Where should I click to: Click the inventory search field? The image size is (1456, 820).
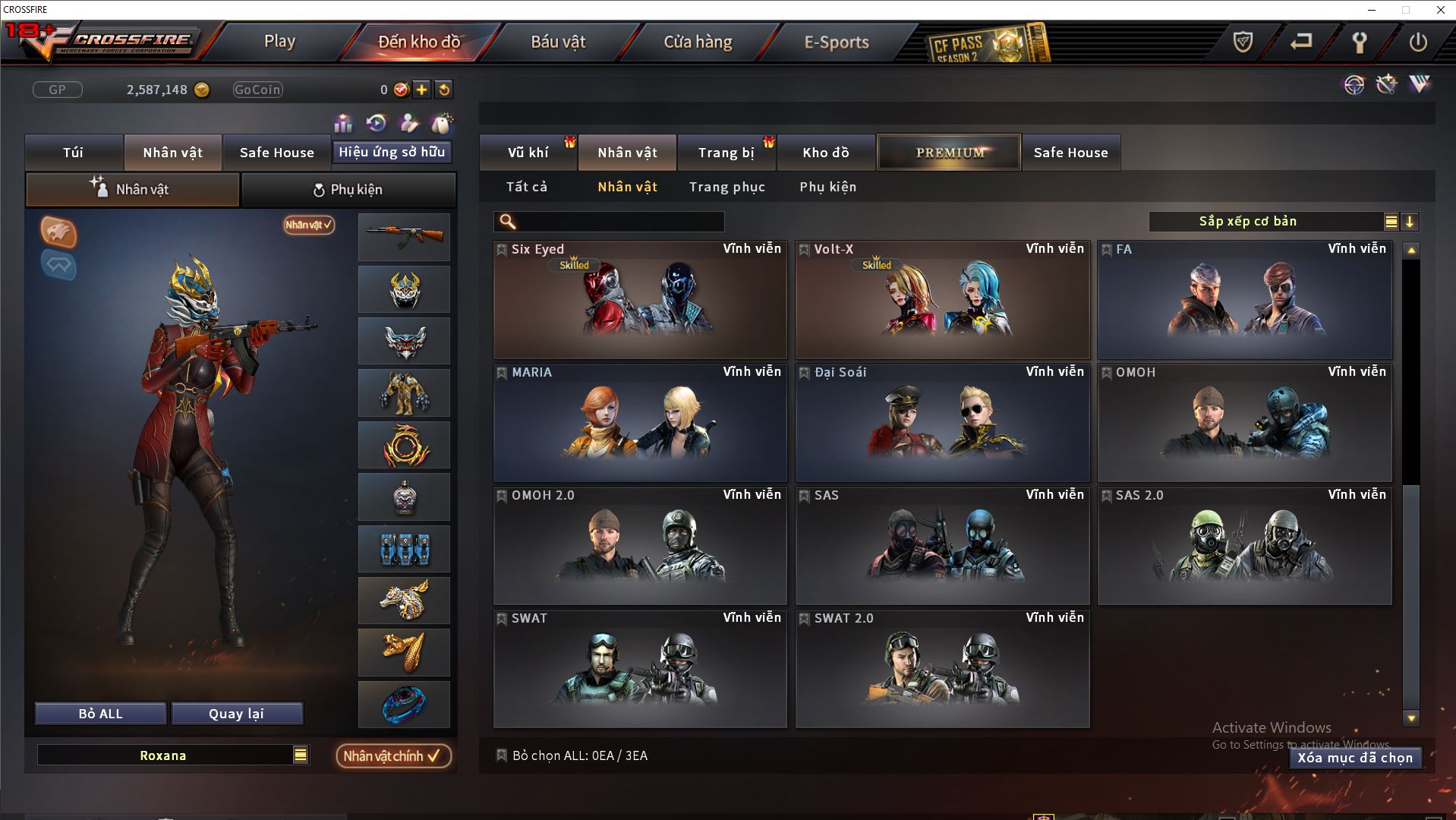point(619,222)
